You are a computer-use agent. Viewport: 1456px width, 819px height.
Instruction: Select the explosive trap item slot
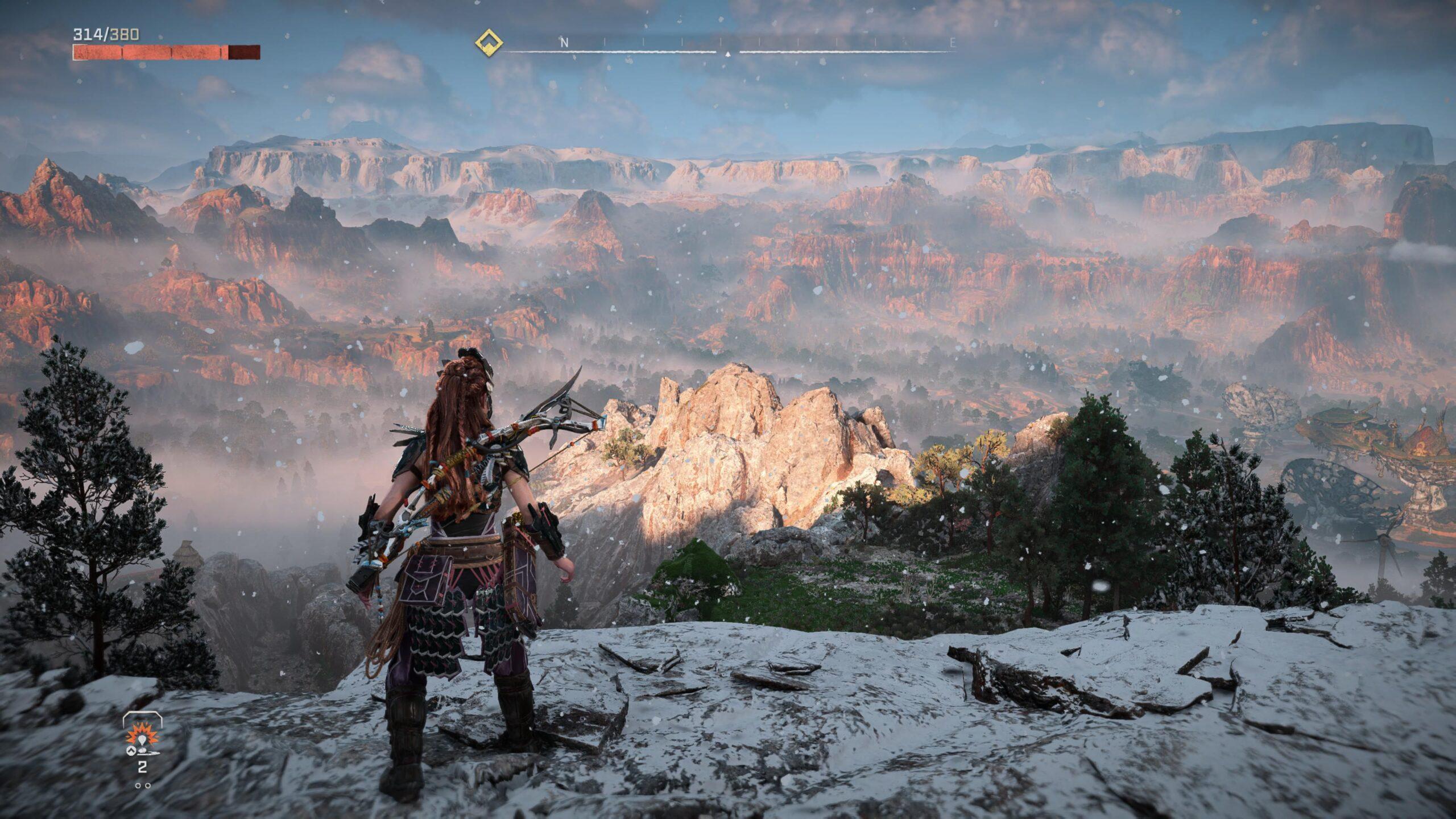142,738
